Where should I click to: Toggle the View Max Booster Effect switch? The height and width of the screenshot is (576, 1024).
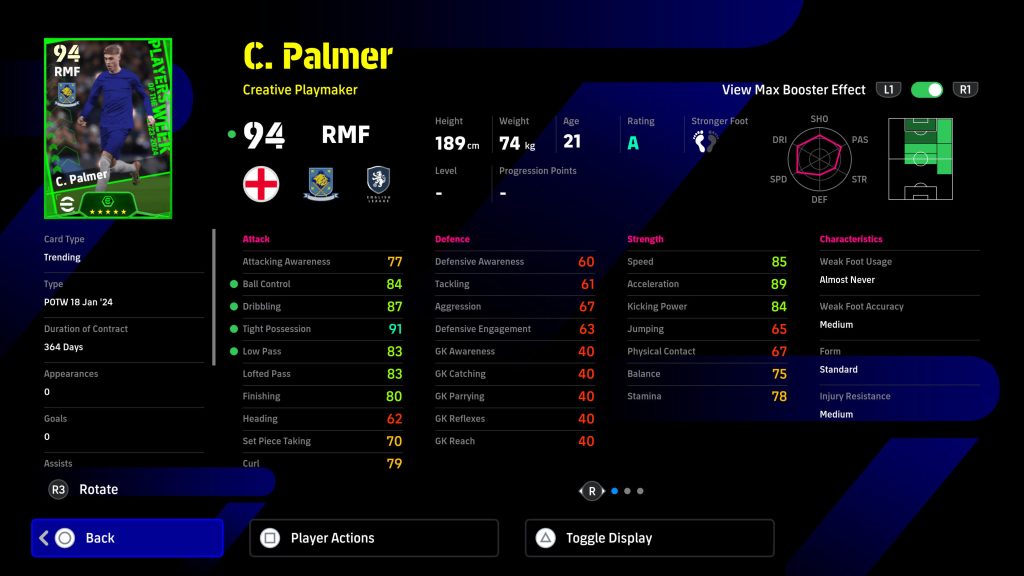point(927,90)
